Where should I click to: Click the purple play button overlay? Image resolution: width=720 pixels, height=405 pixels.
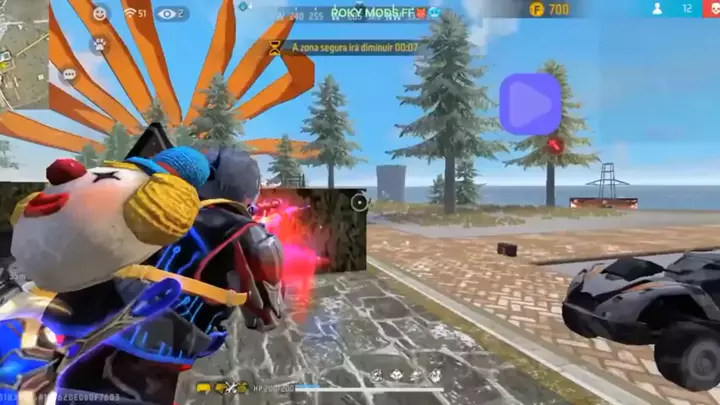530,103
